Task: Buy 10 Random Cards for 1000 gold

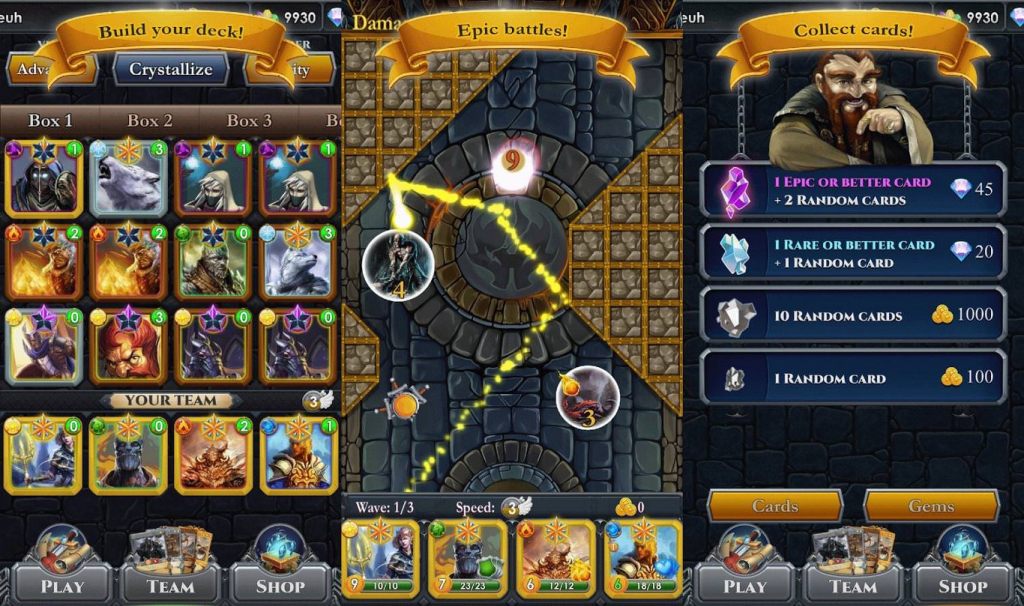Action: click(853, 316)
